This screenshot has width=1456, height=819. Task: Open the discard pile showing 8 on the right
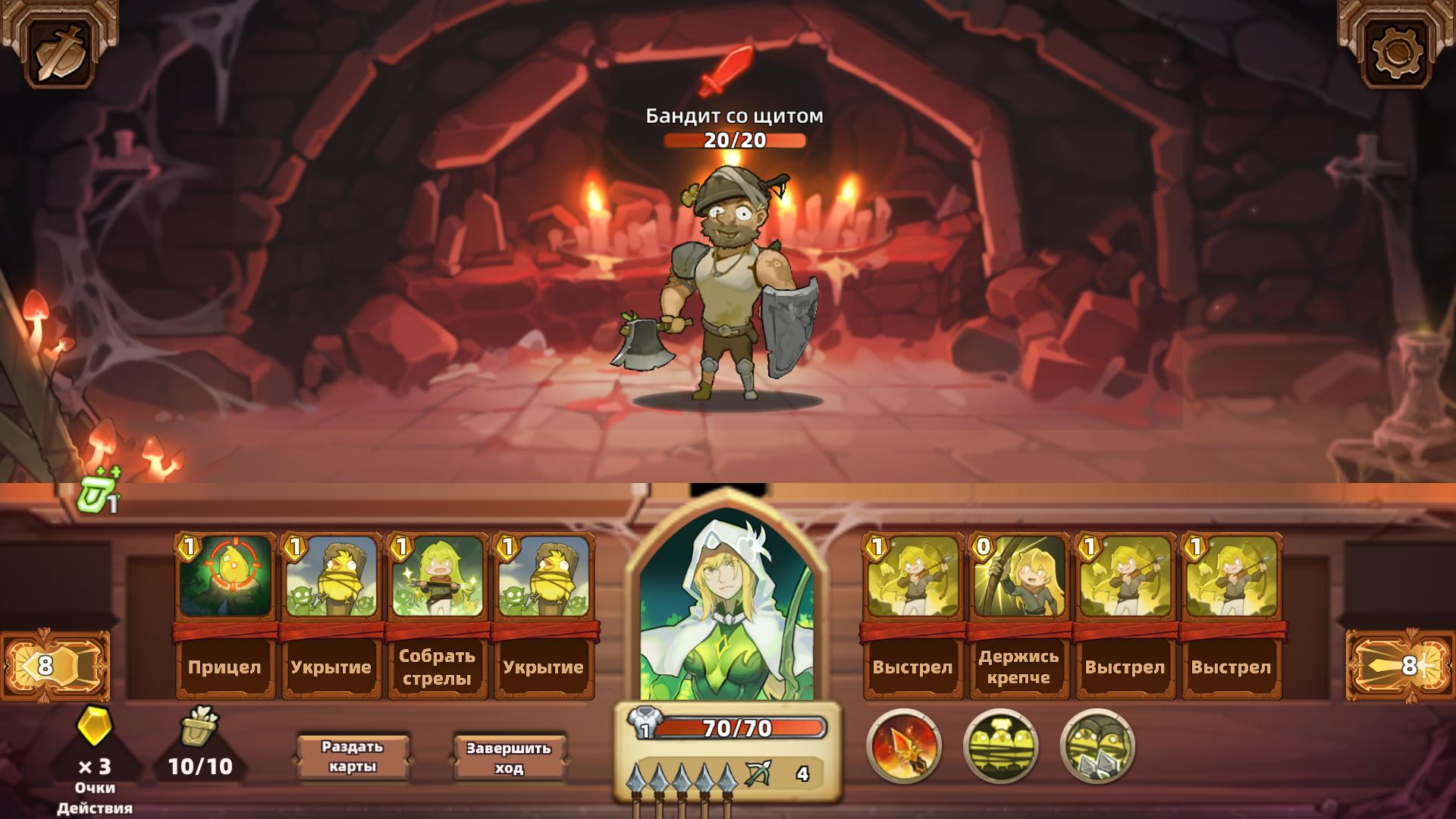[1401, 664]
